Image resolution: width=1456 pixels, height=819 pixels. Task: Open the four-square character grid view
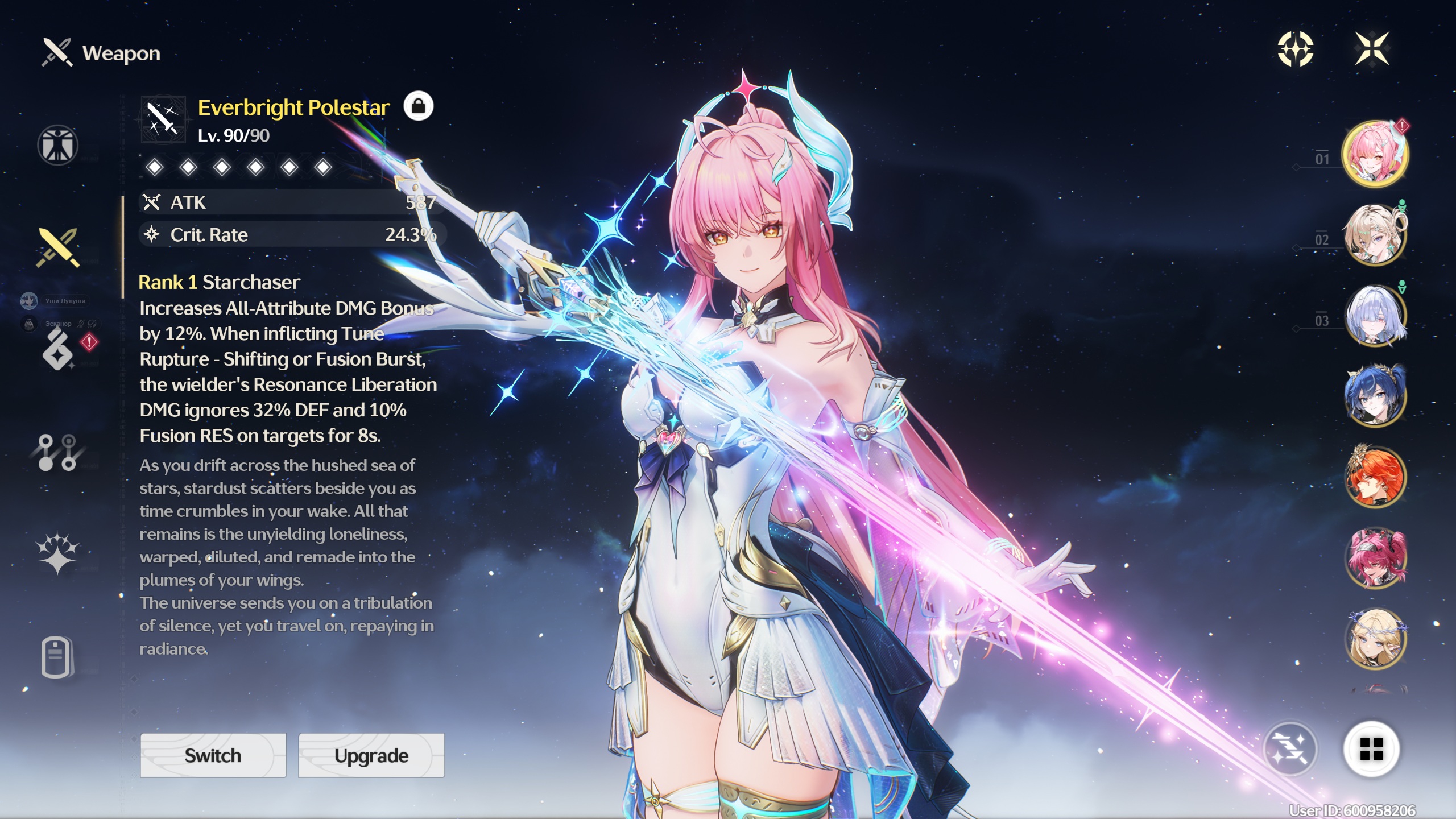[1371, 749]
